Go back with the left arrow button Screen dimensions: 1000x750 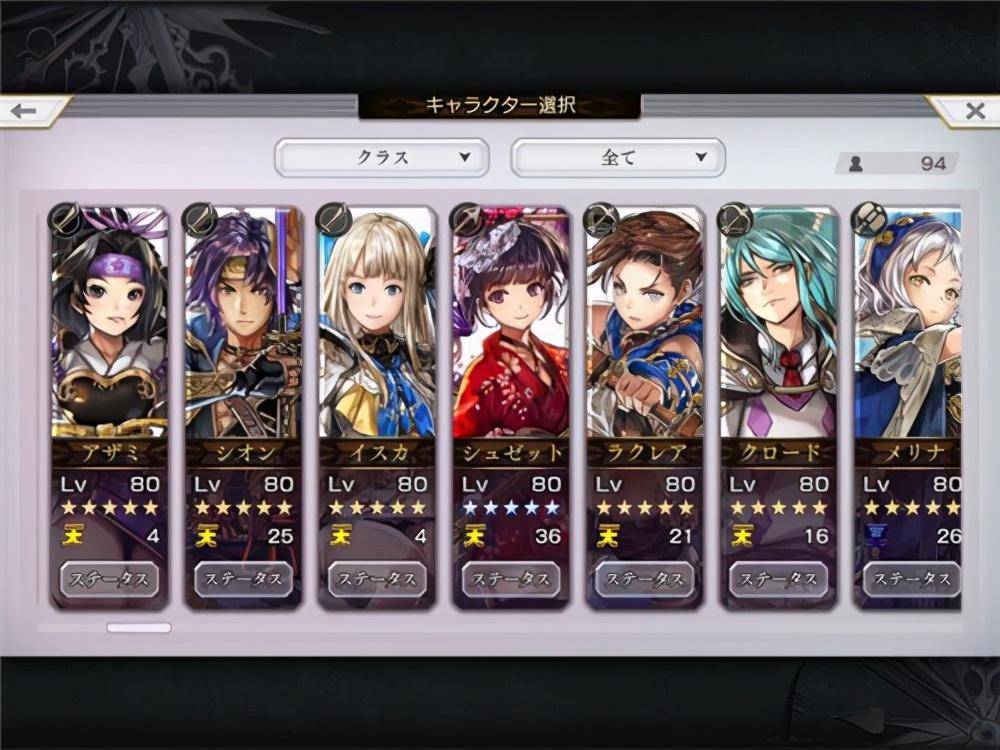coord(28,110)
